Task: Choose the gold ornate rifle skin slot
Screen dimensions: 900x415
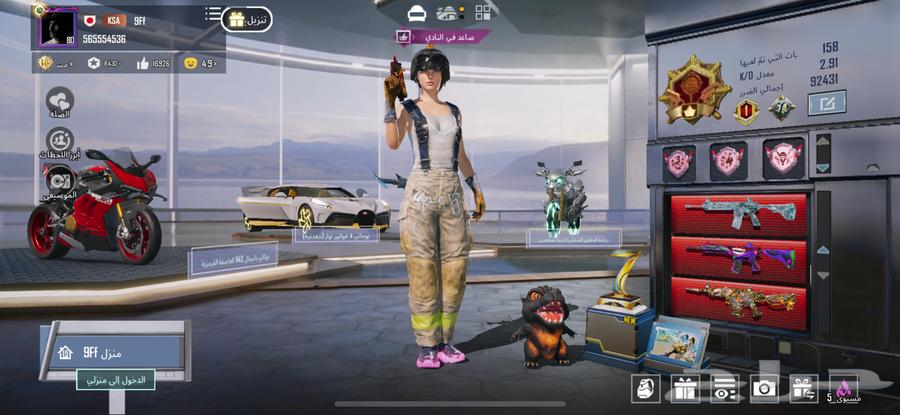Action: coord(739,301)
